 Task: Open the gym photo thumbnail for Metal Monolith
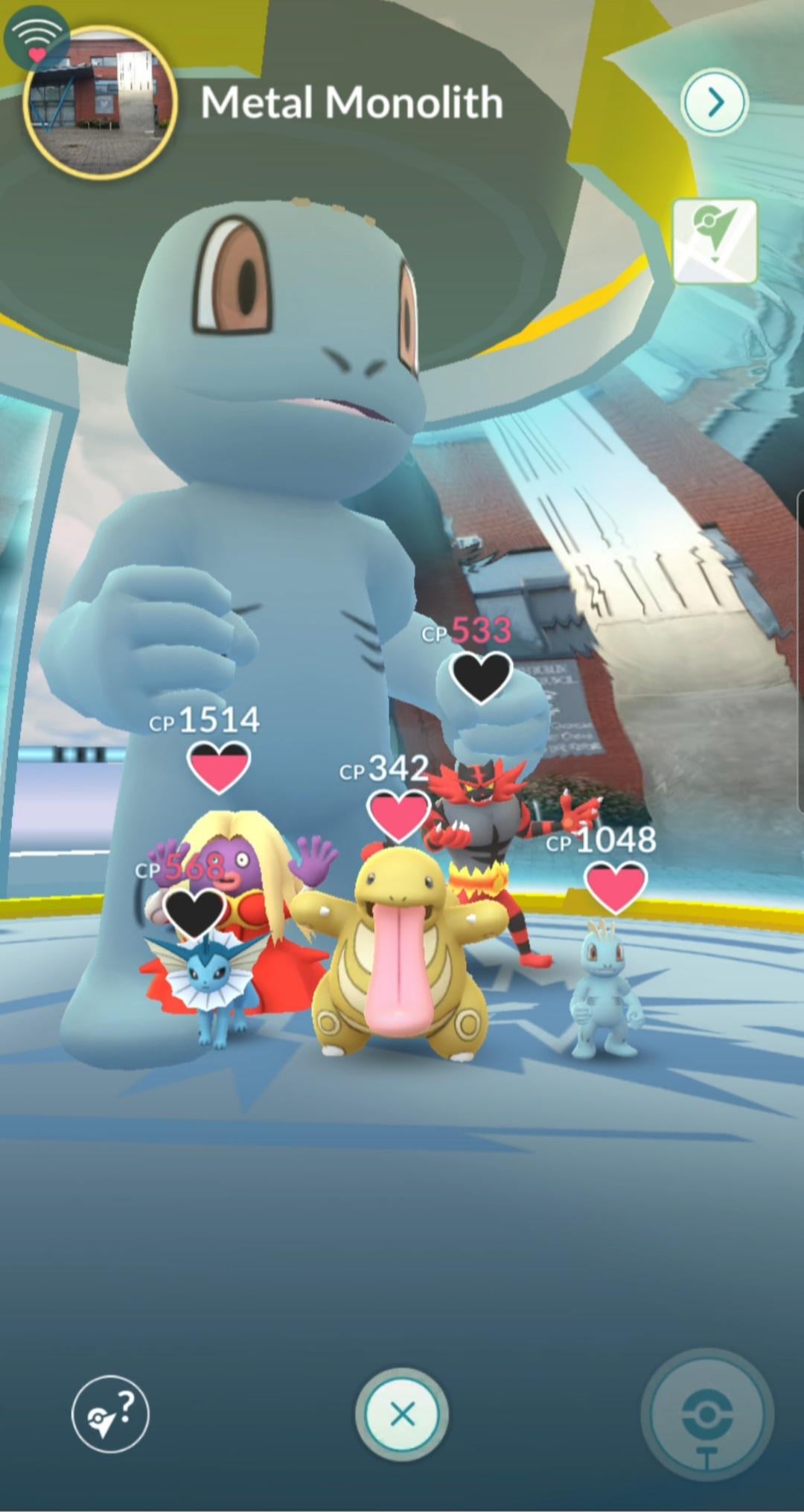(100, 103)
